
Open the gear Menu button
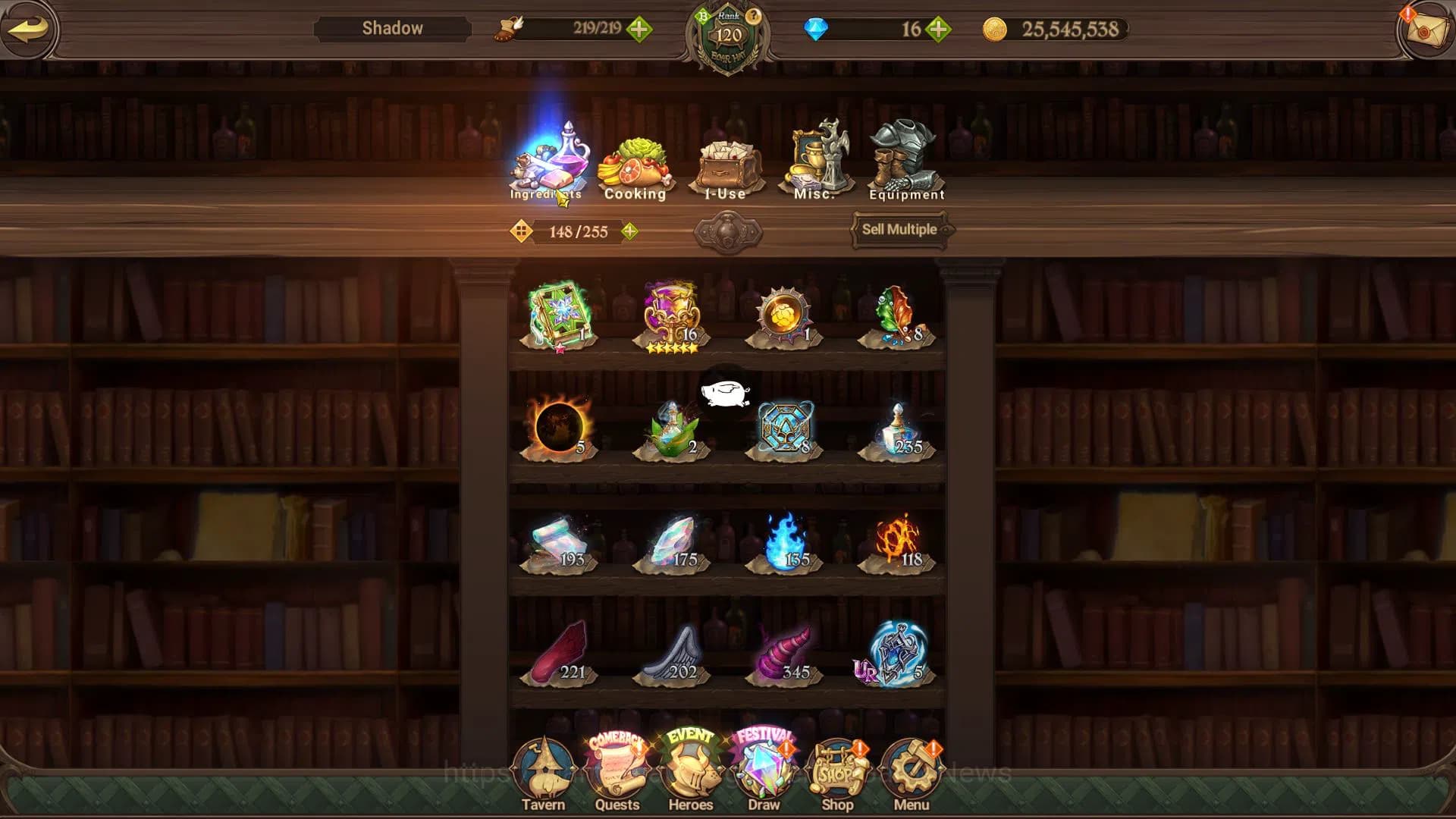pos(911,773)
